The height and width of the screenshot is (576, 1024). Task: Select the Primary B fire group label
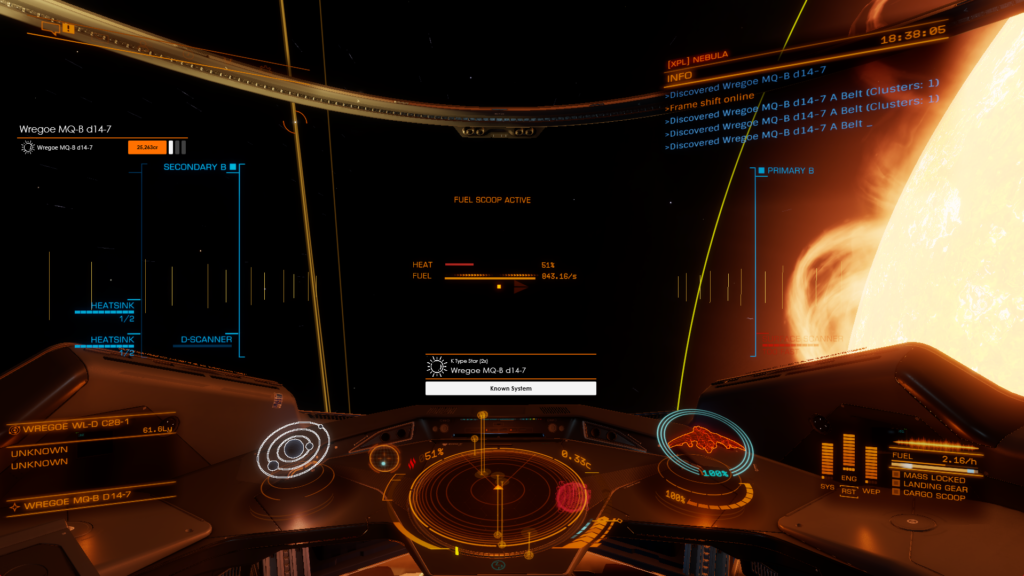click(x=790, y=171)
